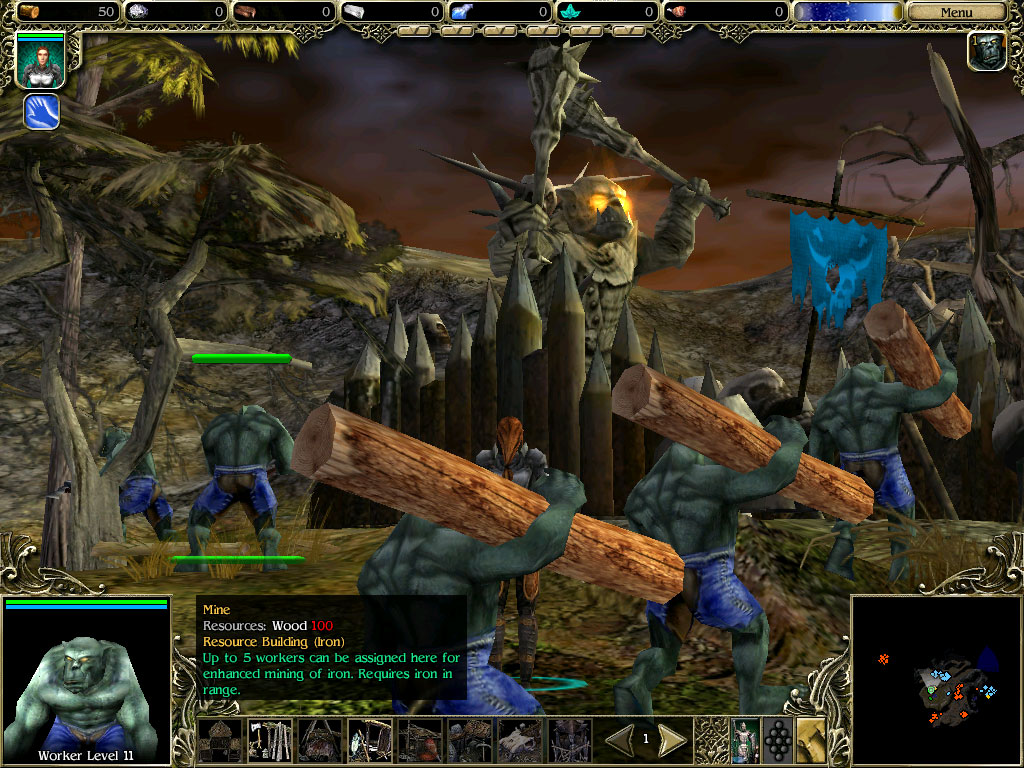
Task: Click the minimap
Action: tap(936, 681)
